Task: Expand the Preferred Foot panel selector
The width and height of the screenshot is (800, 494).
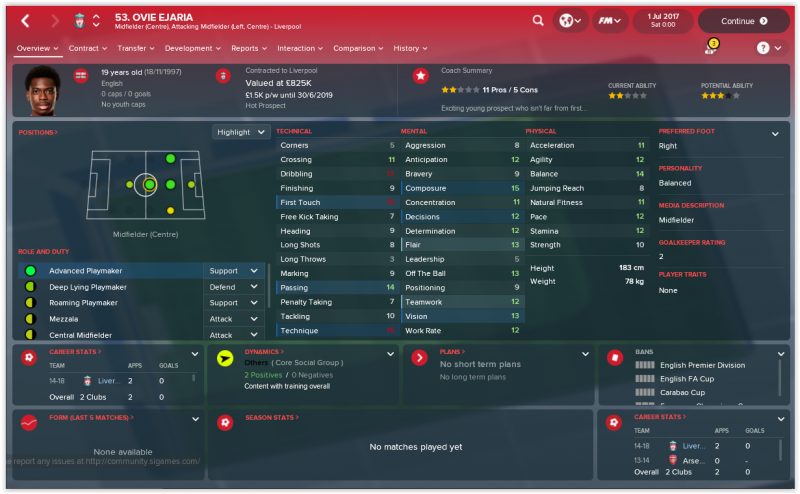Action: (775, 133)
